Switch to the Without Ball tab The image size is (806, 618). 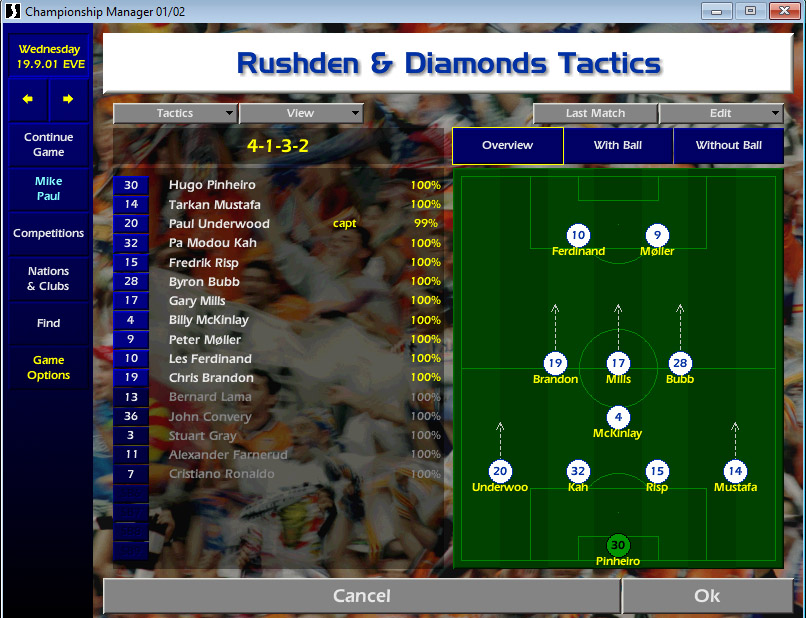(728, 146)
